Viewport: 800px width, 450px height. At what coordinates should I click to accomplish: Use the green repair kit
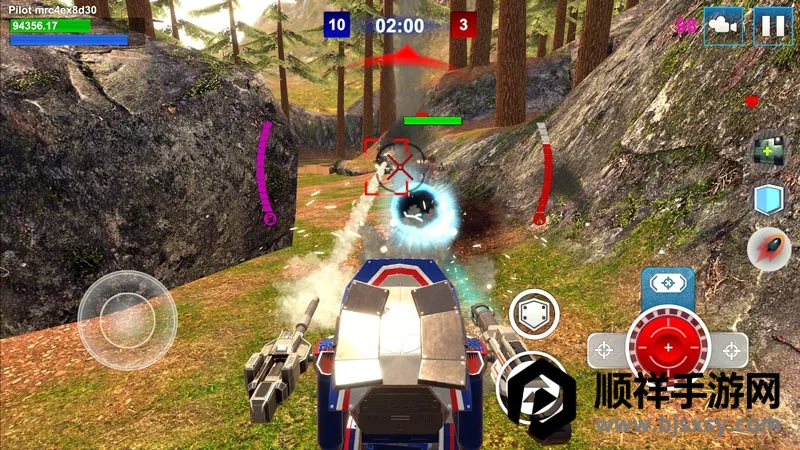[768, 152]
